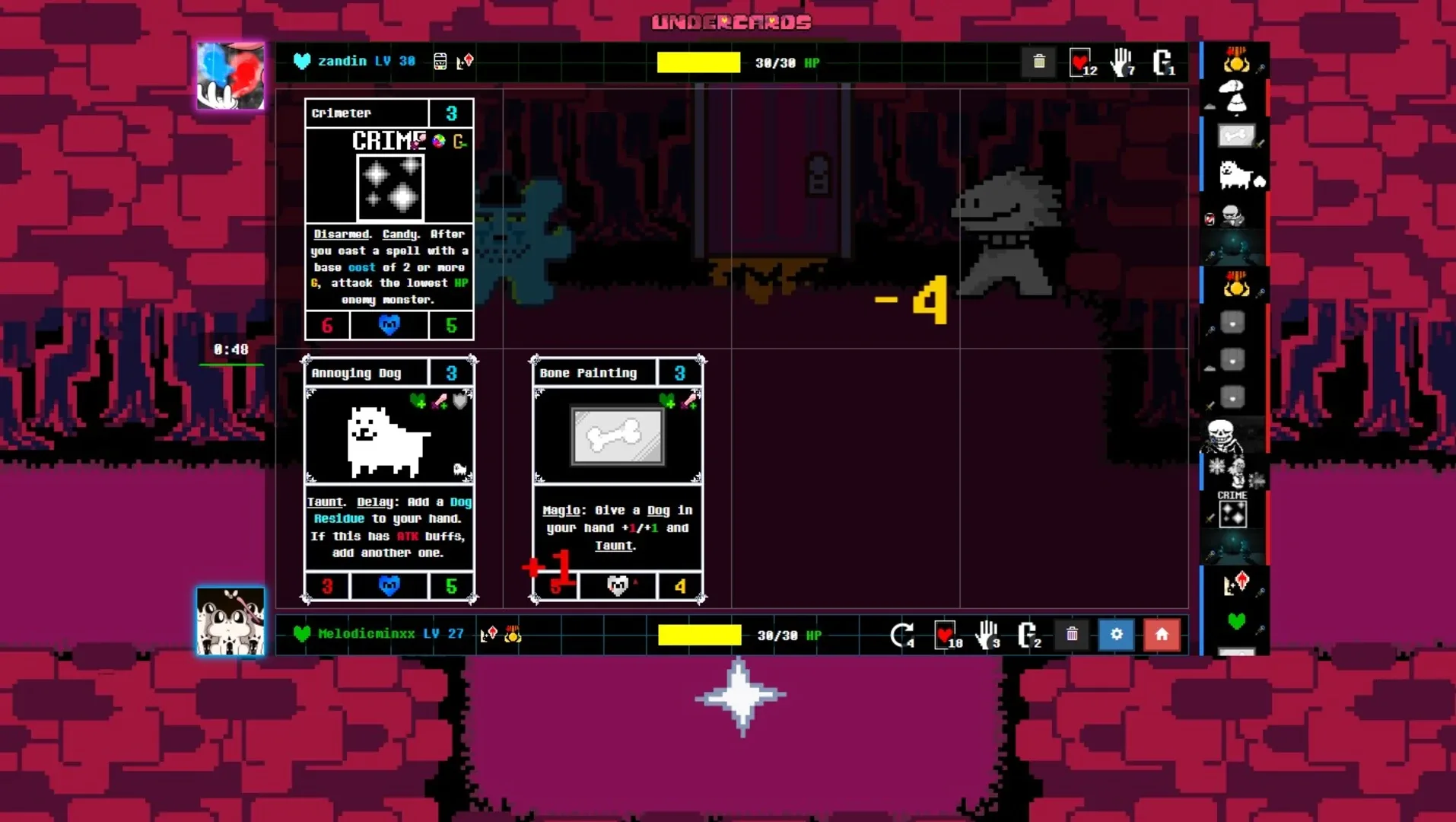The image size is (1456, 822).
Task: Click your hand icon showing 3 cards
Action: 987,634
